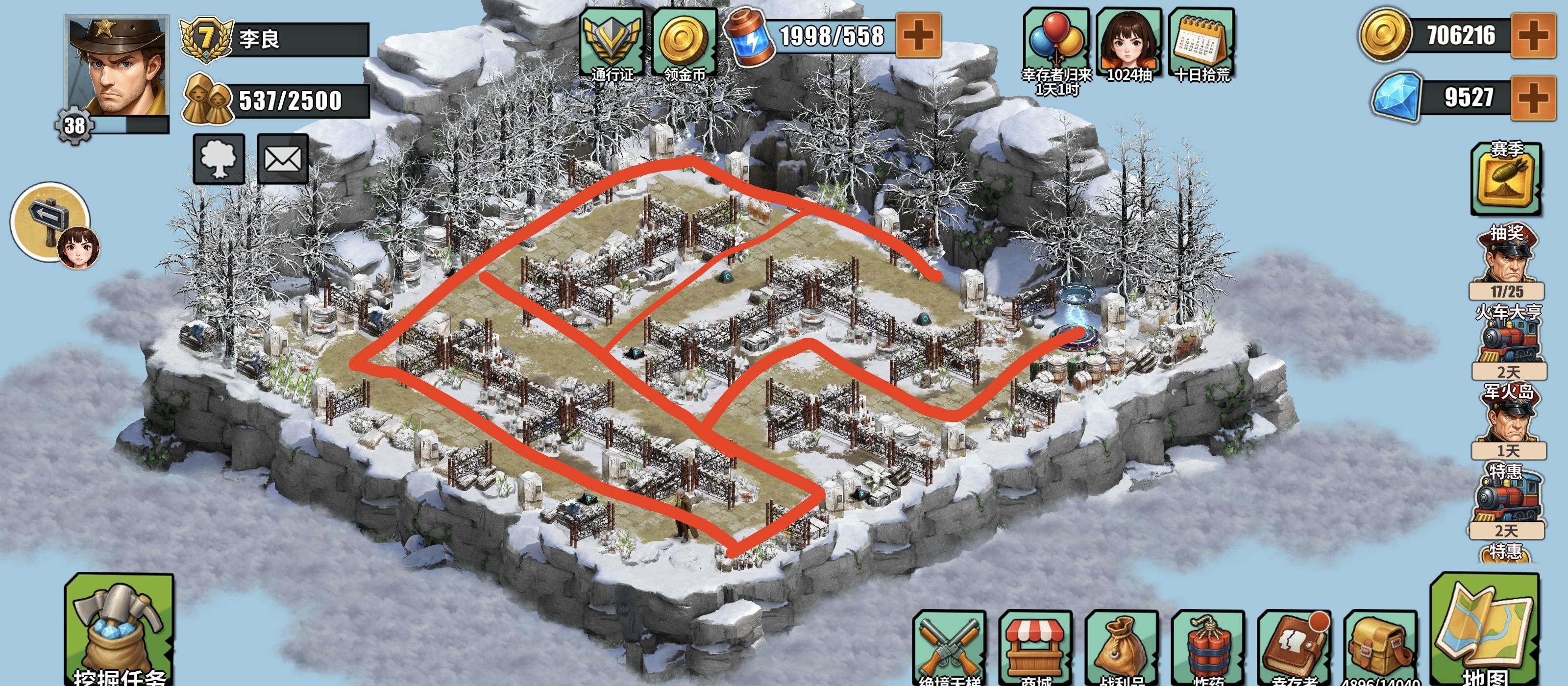The width and height of the screenshot is (1568, 686).
Task: Open the 幸存者归来 balloons event
Action: click(1057, 44)
